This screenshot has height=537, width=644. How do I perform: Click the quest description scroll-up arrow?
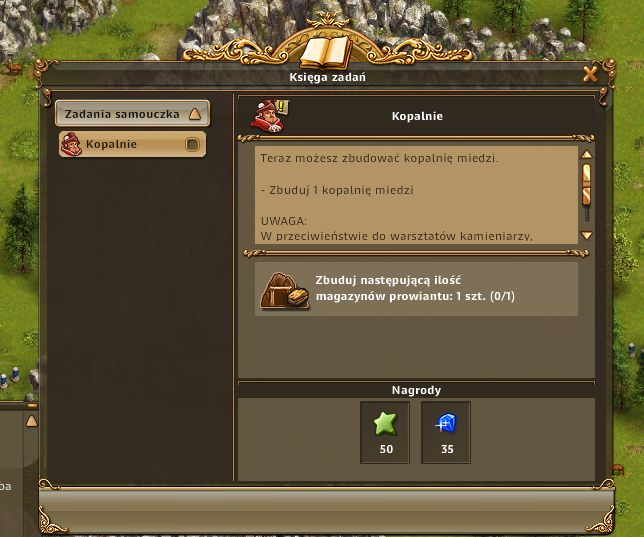tap(587, 155)
